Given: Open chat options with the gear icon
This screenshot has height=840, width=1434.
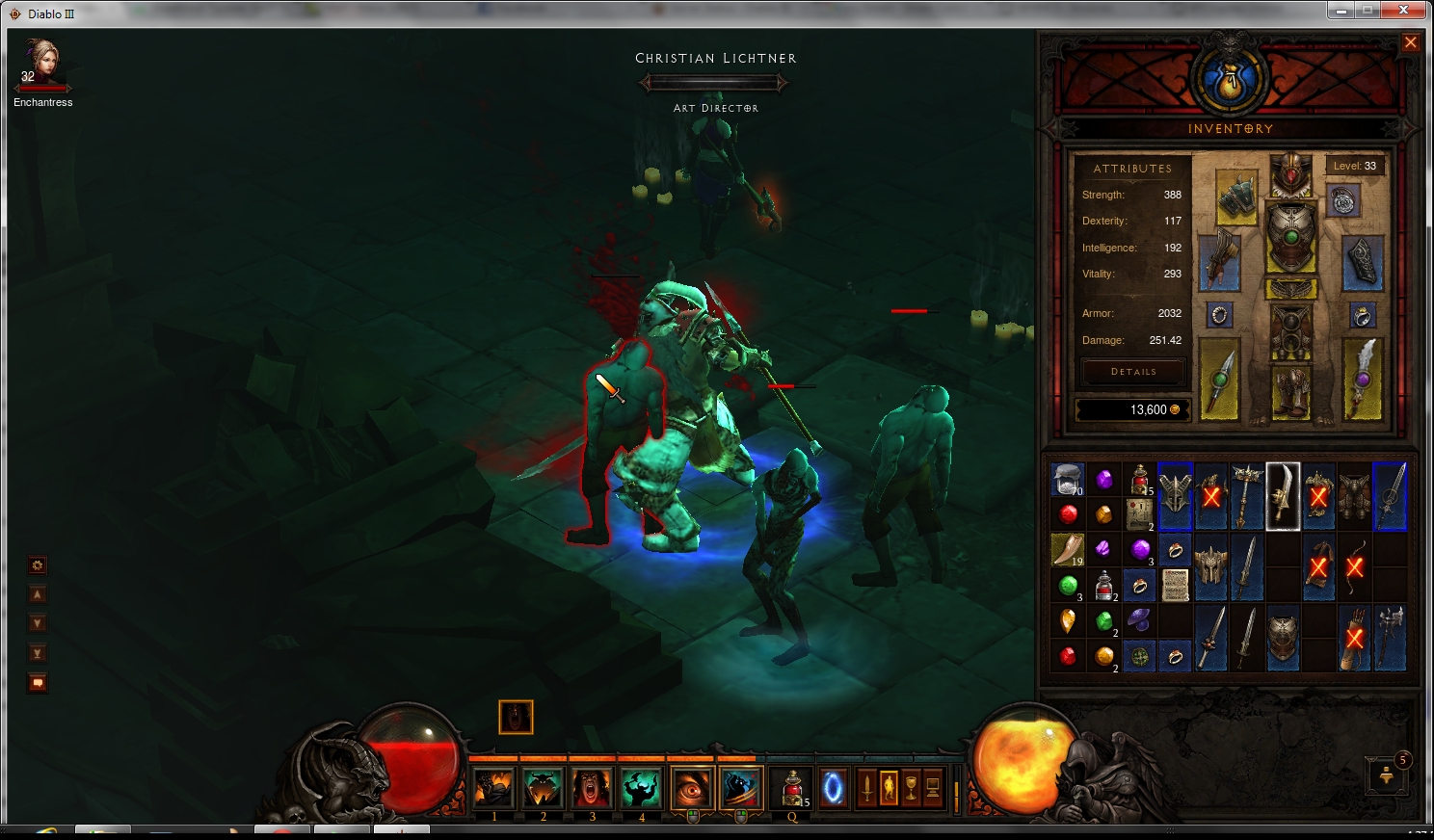Looking at the screenshot, I should point(38,565).
